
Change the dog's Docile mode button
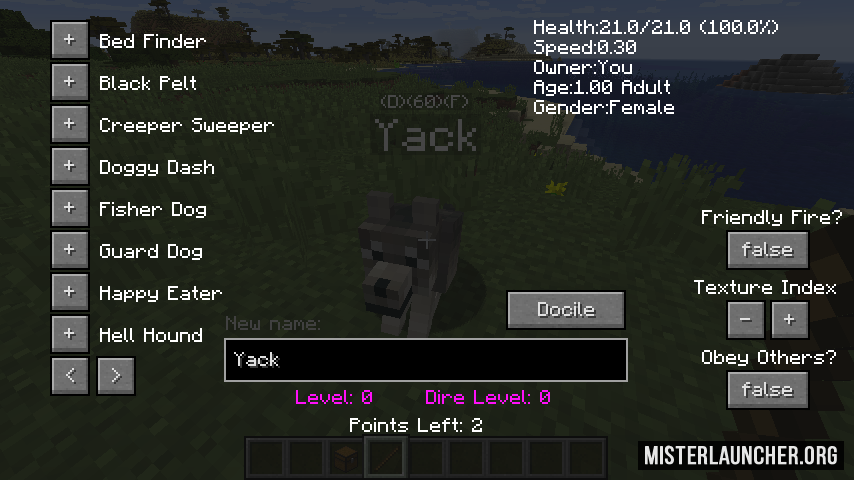click(x=566, y=310)
